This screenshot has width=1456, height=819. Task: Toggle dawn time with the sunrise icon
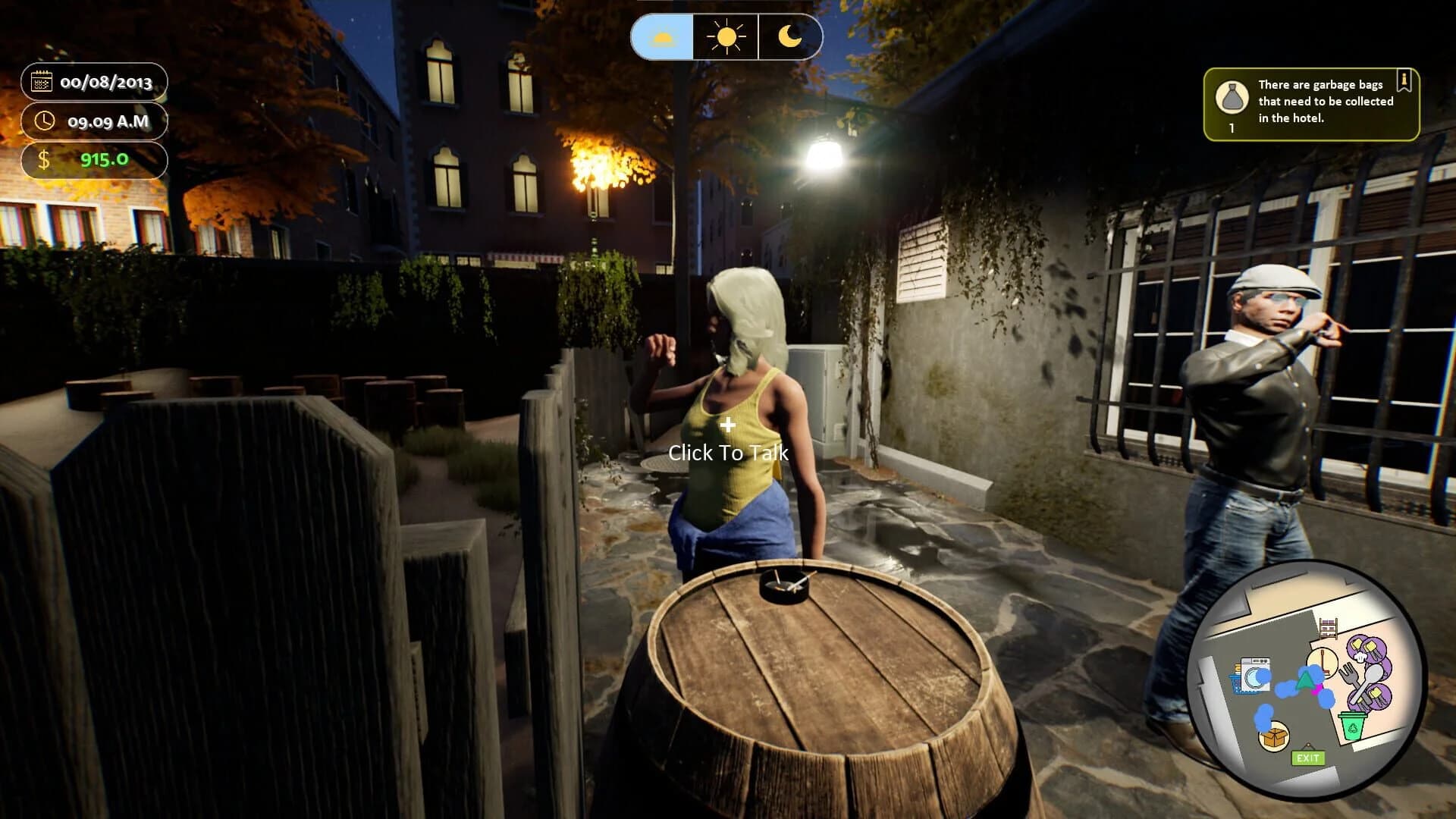coord(662,38)
